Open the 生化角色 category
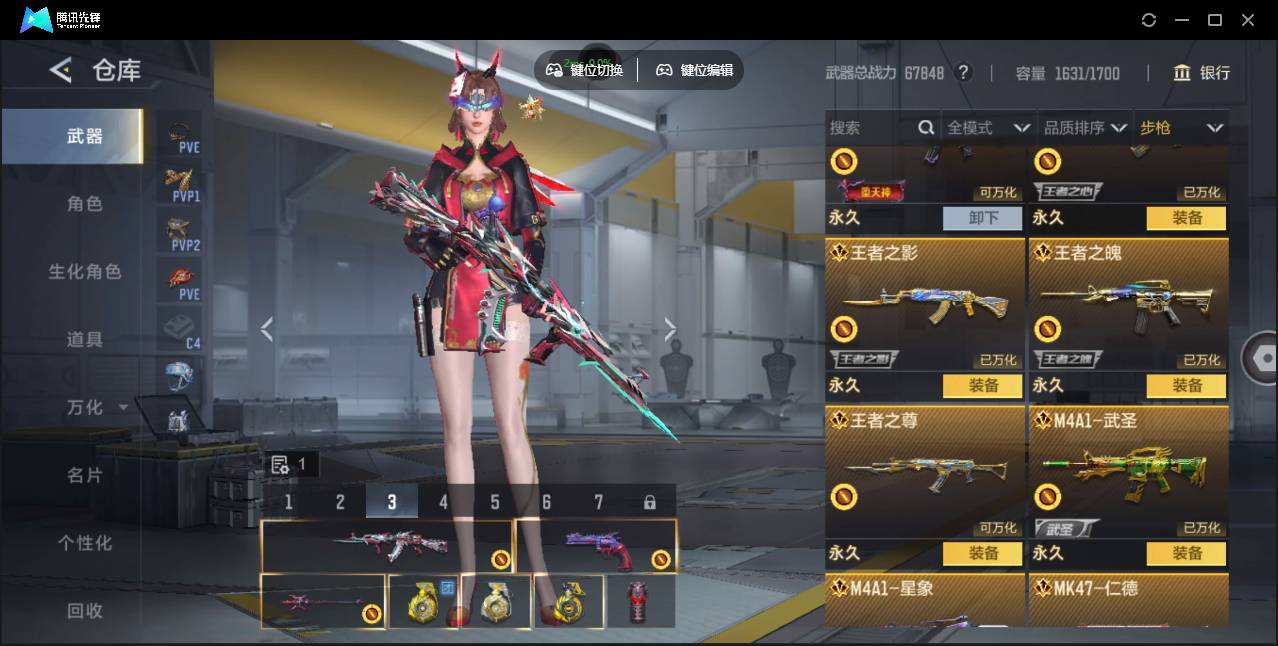The width and height of the screenshot is (1278, 646). point(85,272)
